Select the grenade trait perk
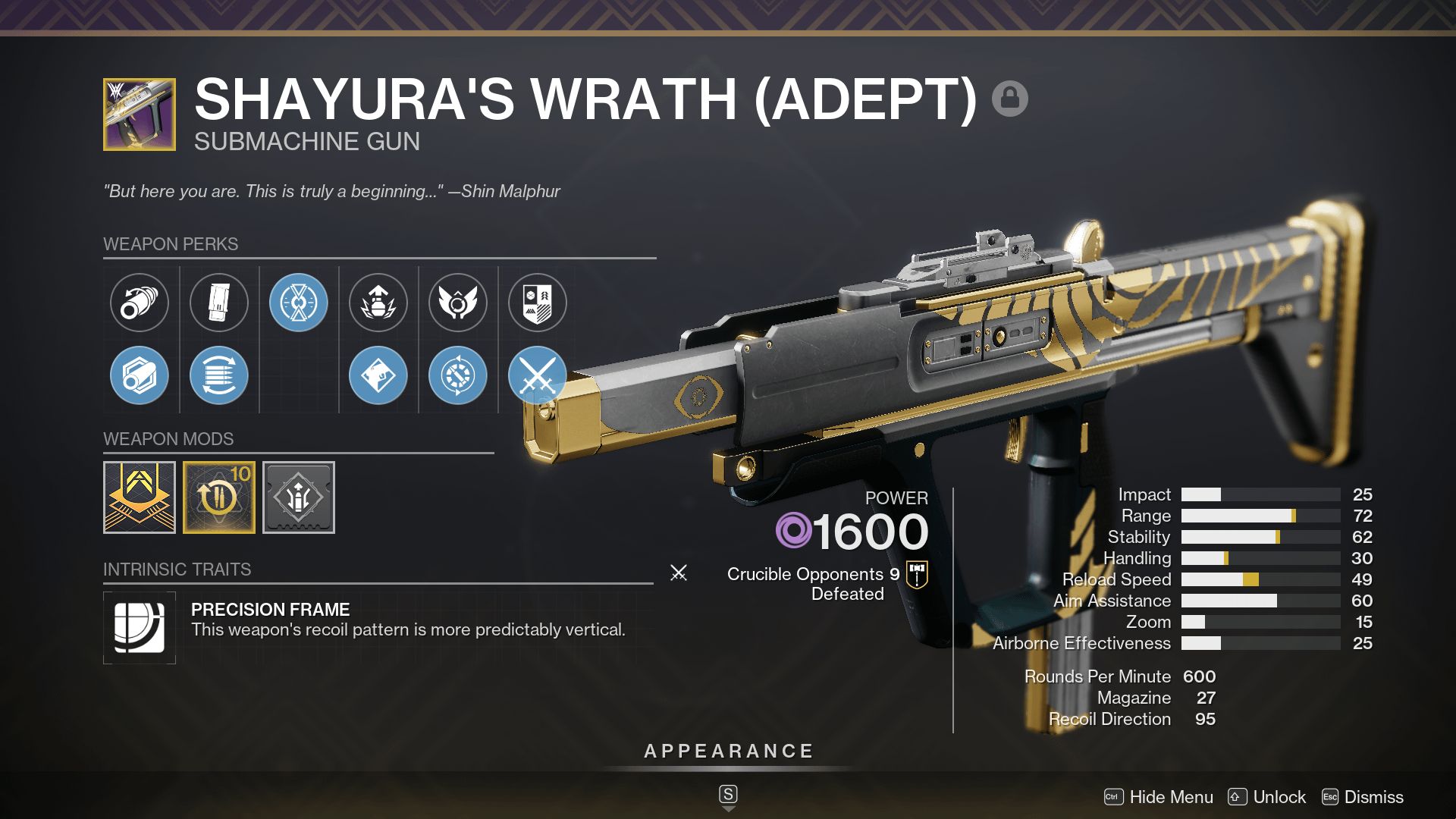The image size is (1456, 819). click(x=378, y=302)
